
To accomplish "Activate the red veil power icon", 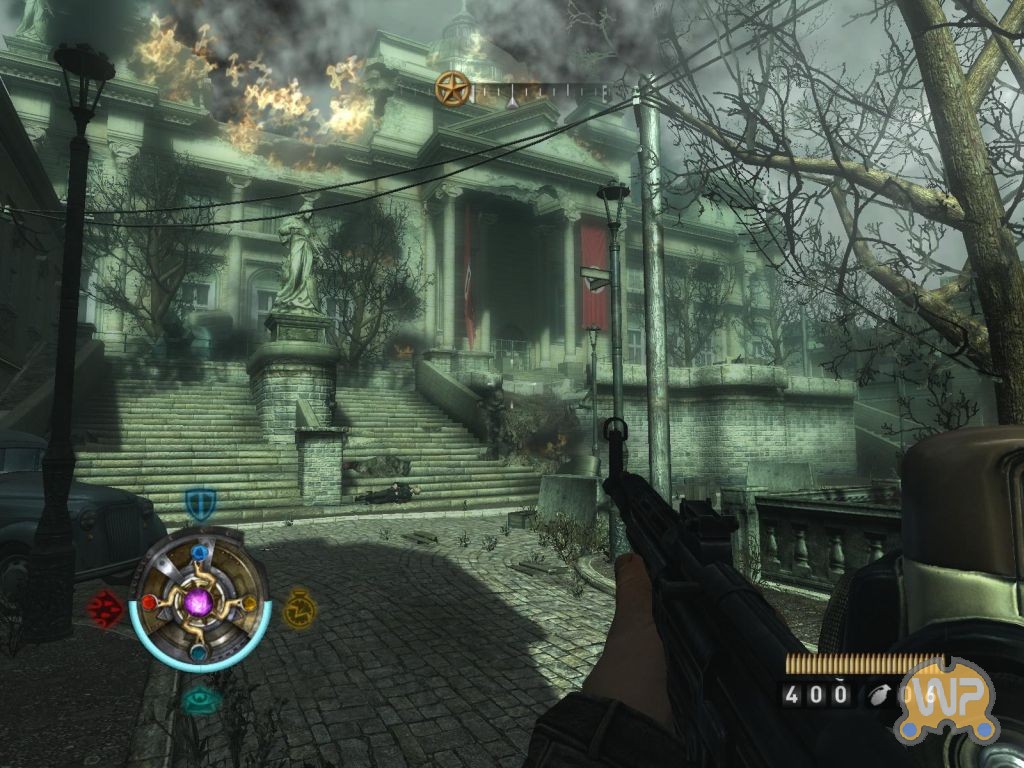I will [104, 607].
